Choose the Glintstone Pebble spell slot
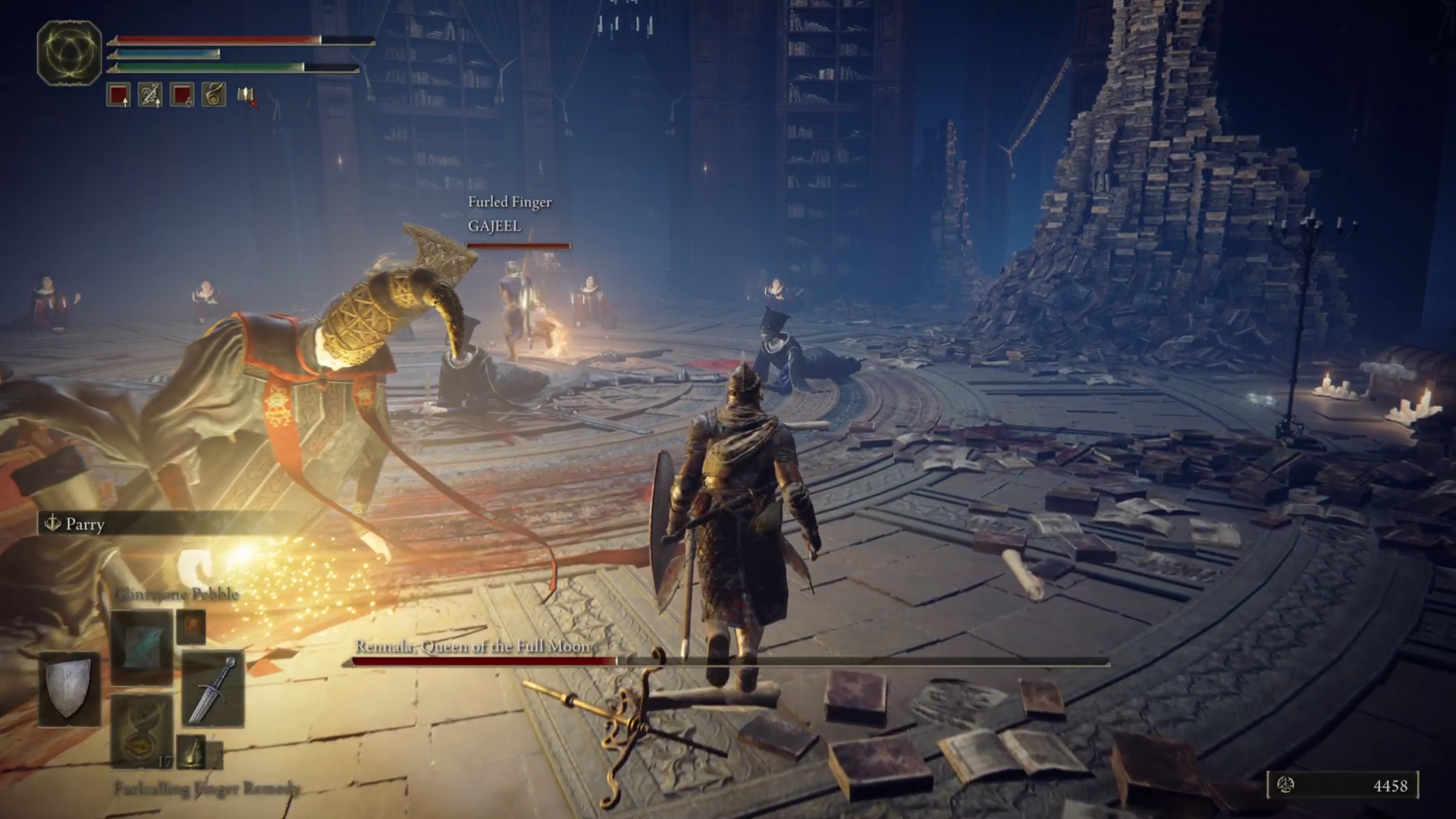 click(143, 645)
